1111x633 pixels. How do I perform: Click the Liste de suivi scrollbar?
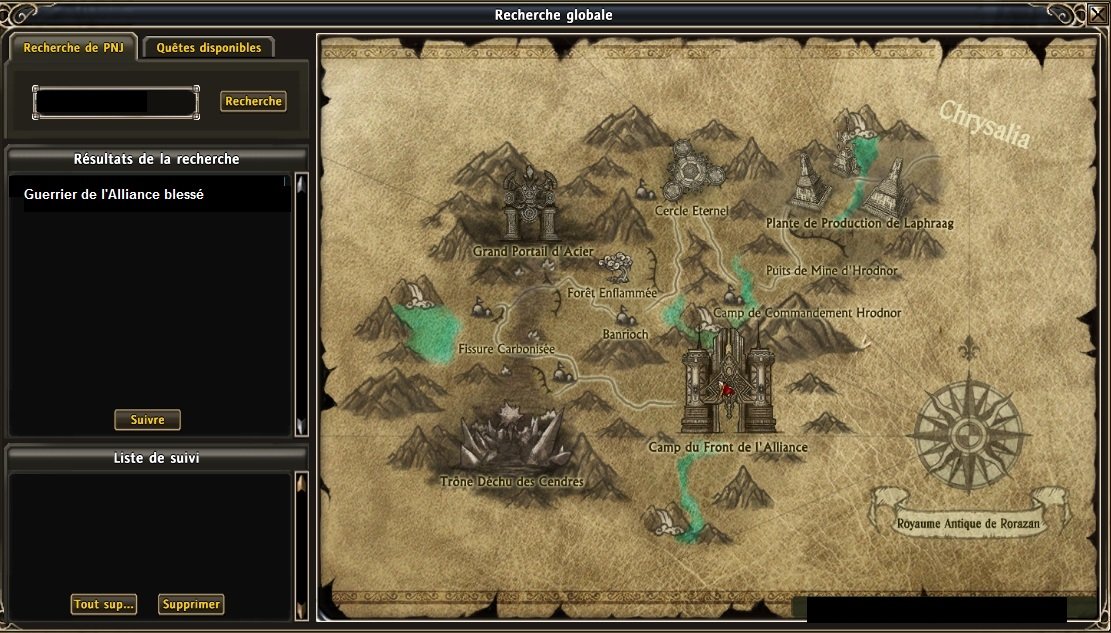299,545
